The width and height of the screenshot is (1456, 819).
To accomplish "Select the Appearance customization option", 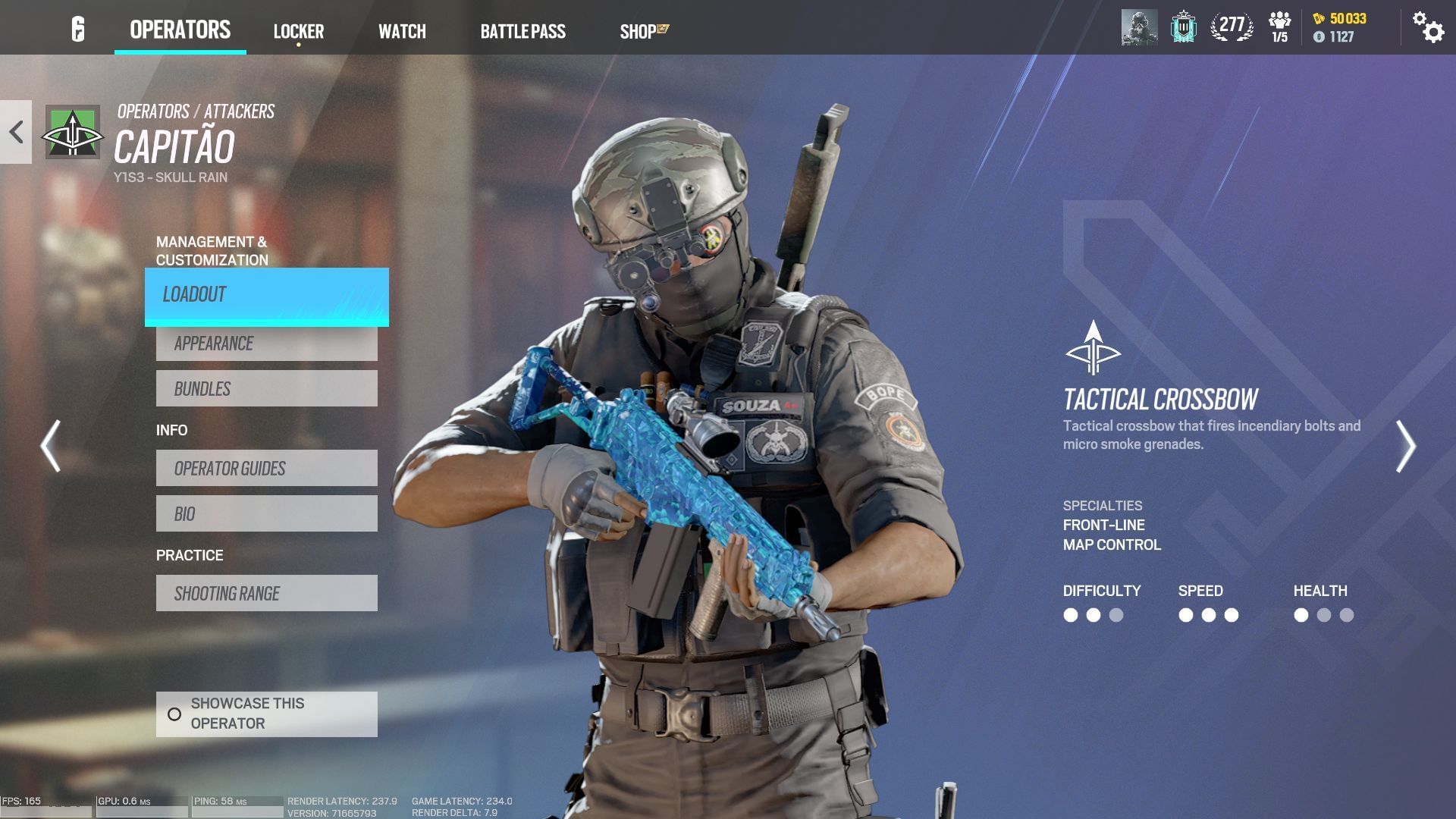I will [267, 343].
